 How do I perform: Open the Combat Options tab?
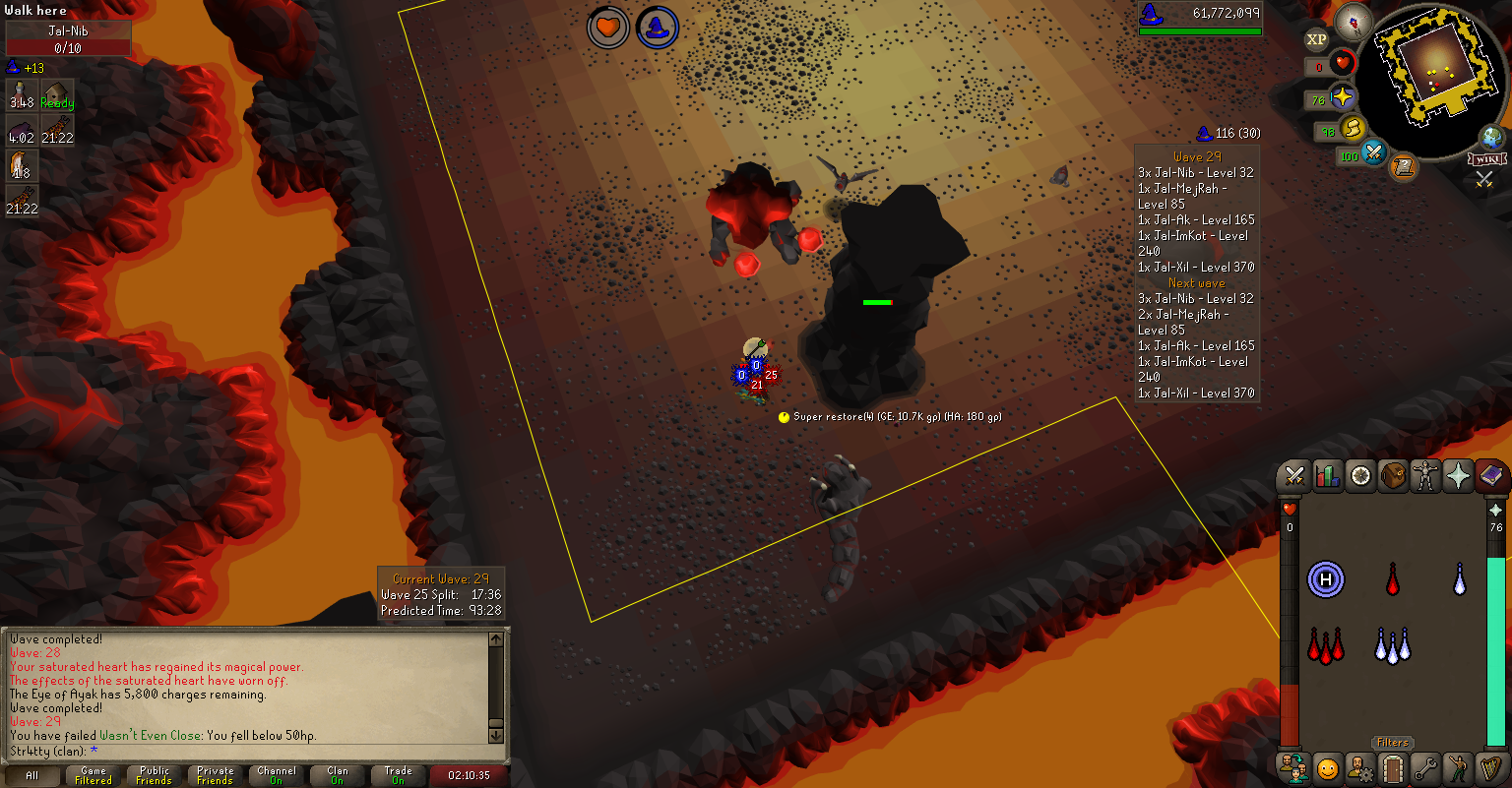[1295, 476]
